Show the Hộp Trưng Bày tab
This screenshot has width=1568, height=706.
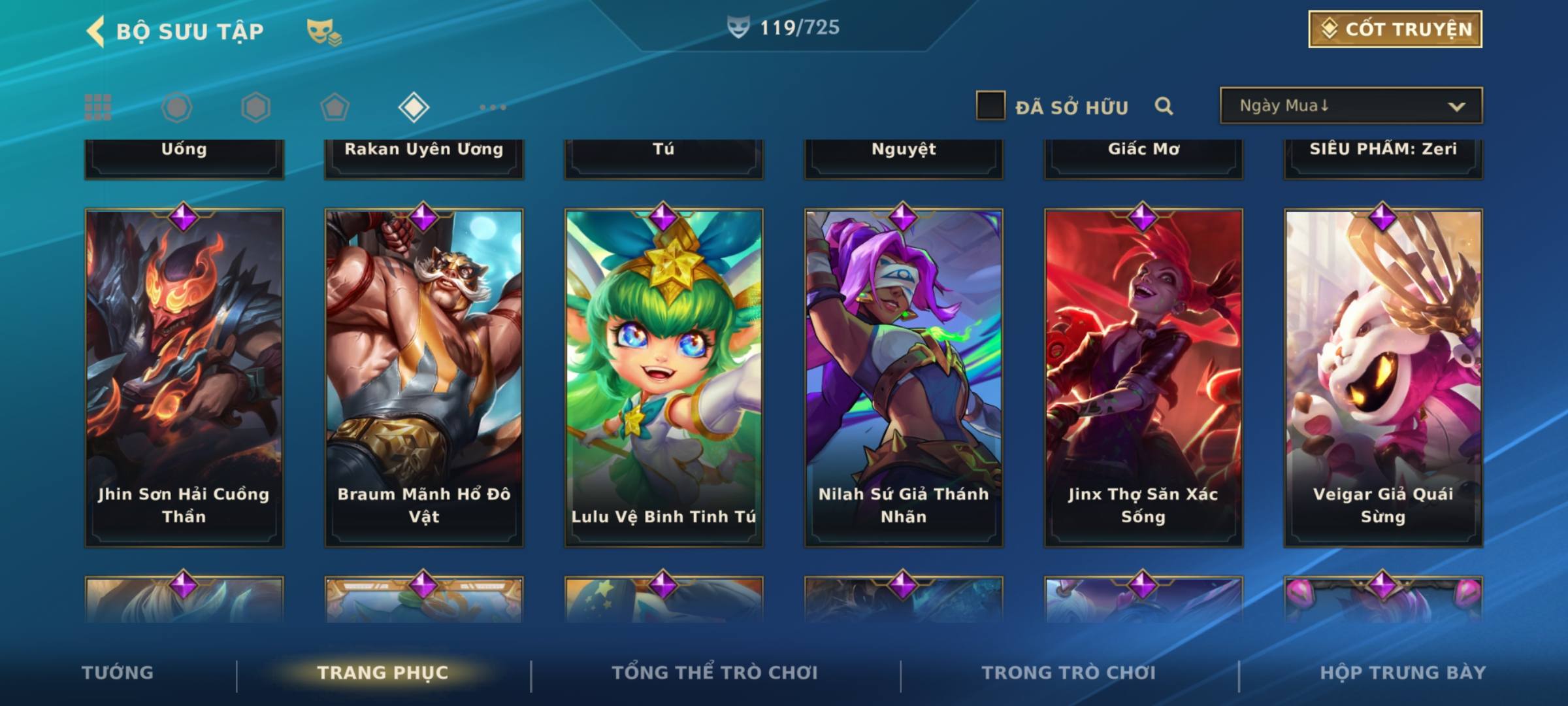click(x=1402, y=673)
